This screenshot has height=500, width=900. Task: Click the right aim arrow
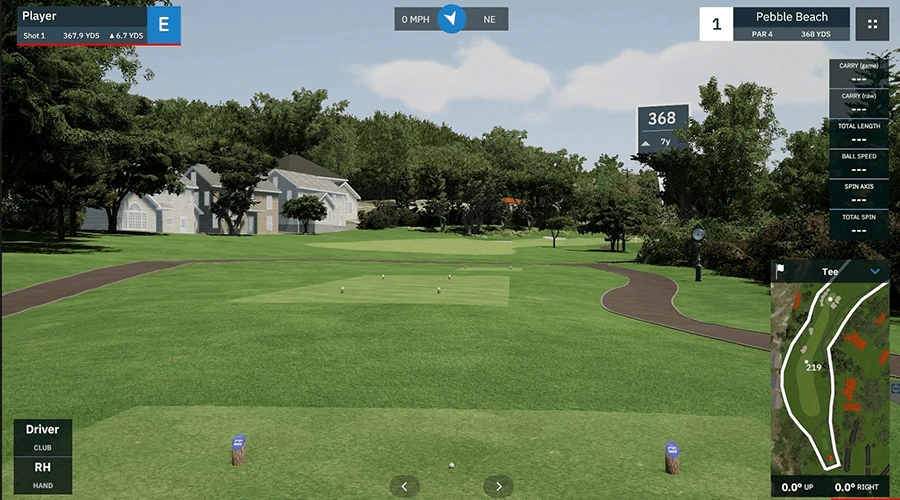tap(498, 486)
